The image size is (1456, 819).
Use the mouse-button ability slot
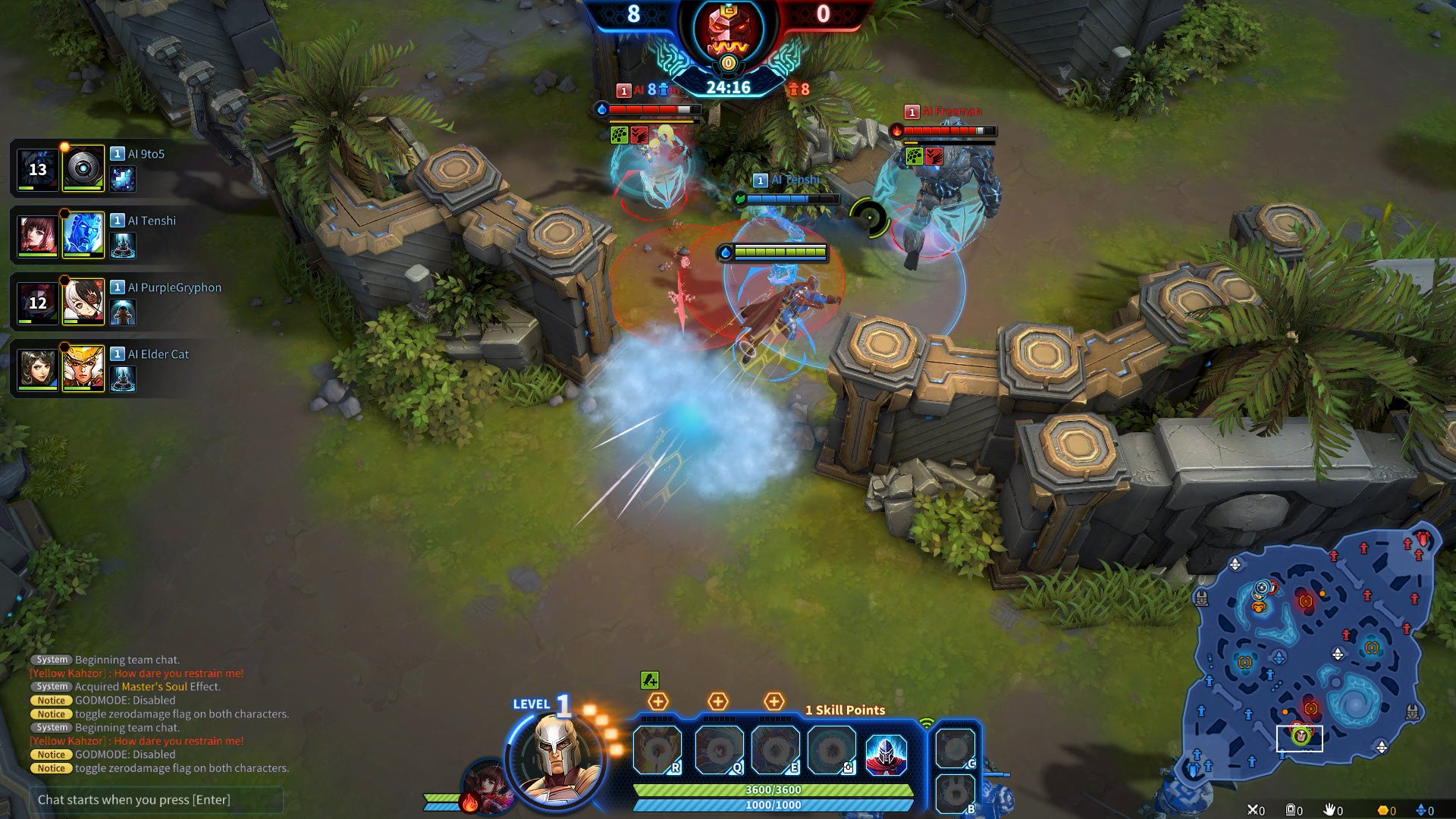(832, 750)
